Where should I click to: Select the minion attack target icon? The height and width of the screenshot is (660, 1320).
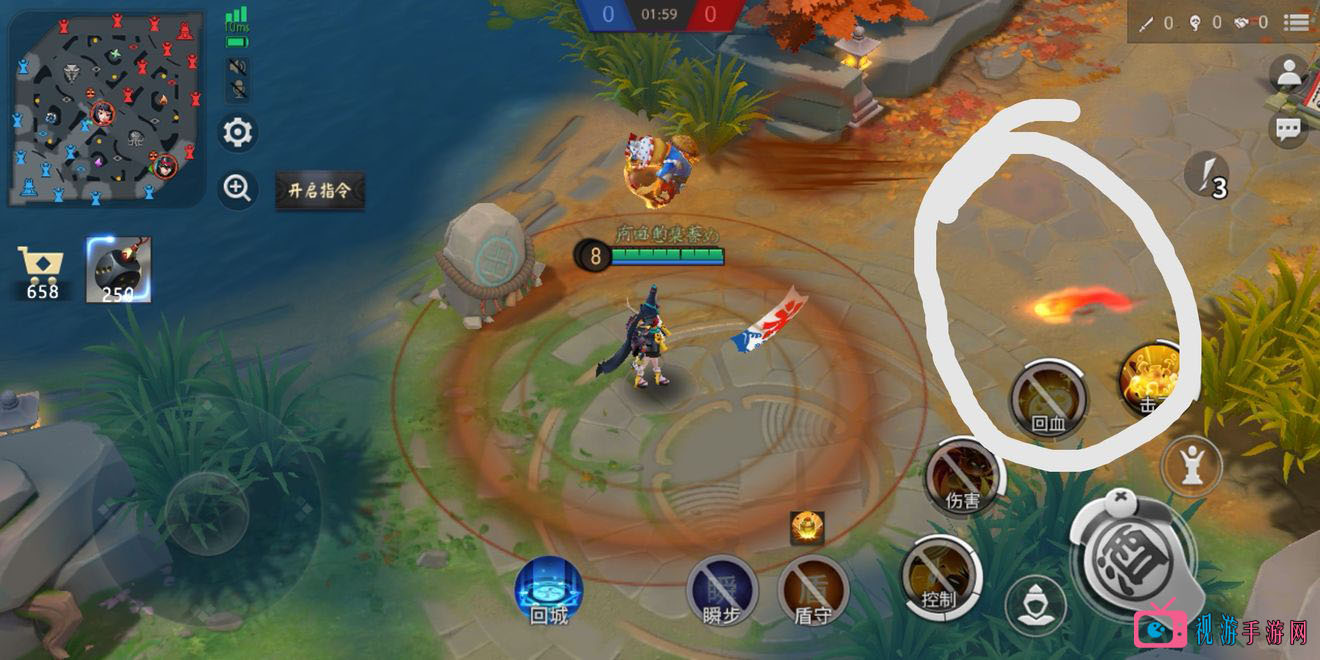pyautogui.click(x=1035, y=605)
